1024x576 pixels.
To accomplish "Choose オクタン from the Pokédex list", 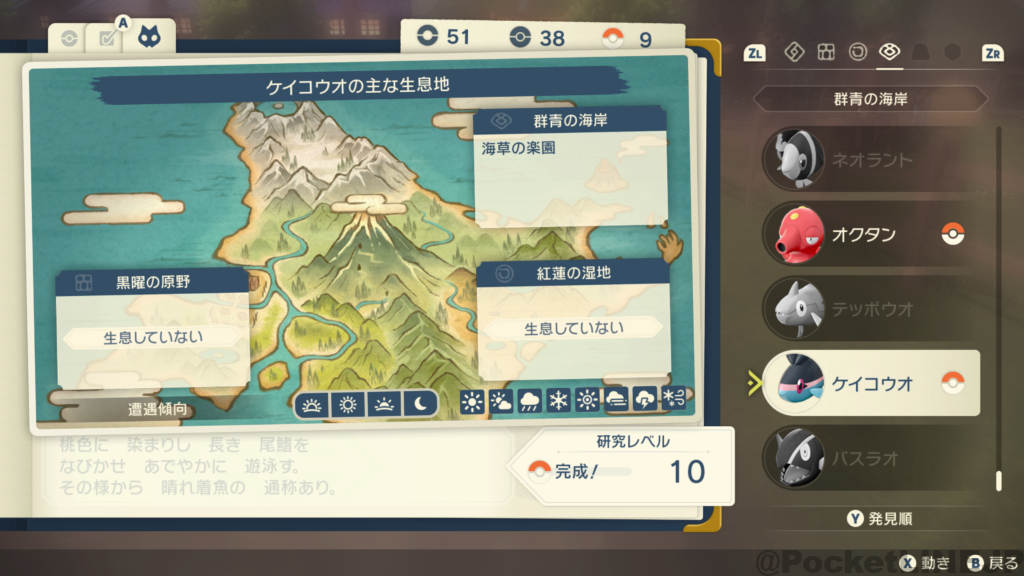I will 870,234.
